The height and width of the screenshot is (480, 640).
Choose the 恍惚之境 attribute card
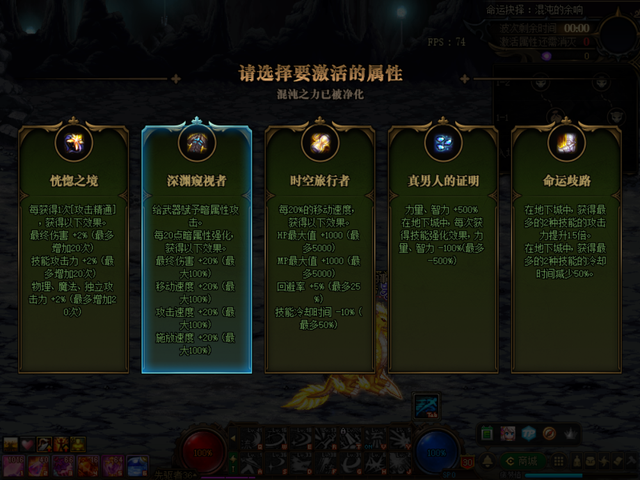[x=74, y=250]
